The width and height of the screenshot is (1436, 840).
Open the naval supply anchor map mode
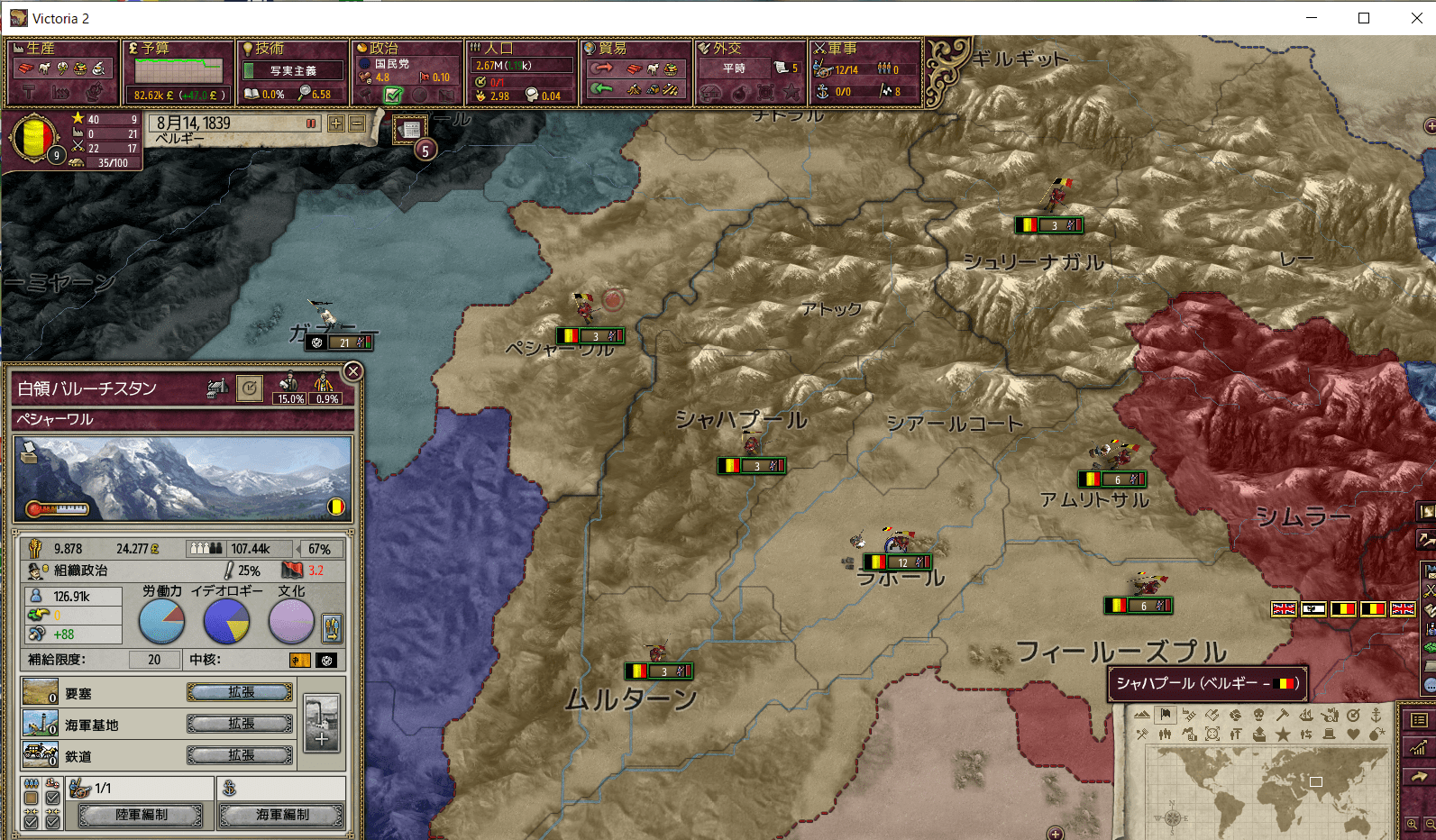[x=1377, y=716]
